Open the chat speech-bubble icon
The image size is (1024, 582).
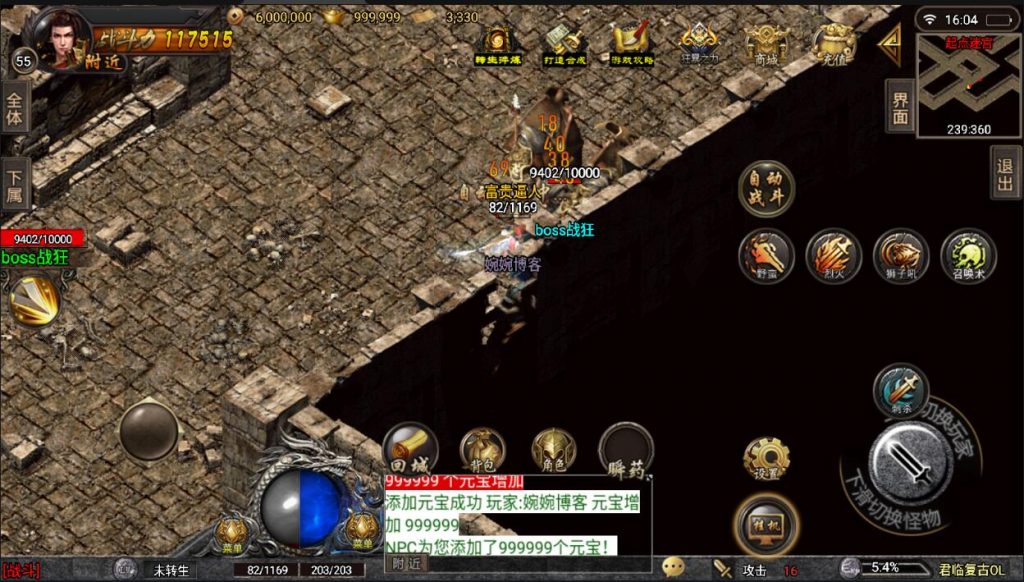pyautogui.click(x=673, y=568)
